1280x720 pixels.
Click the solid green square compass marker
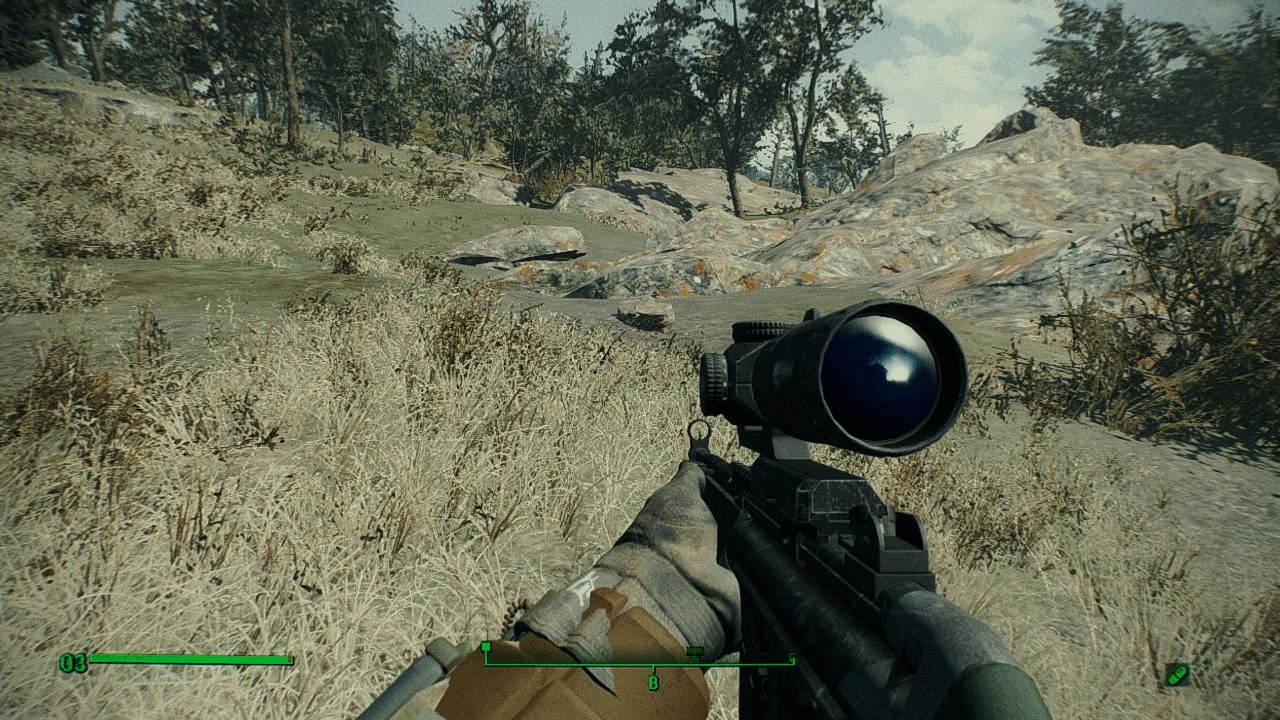pos(486,647)
